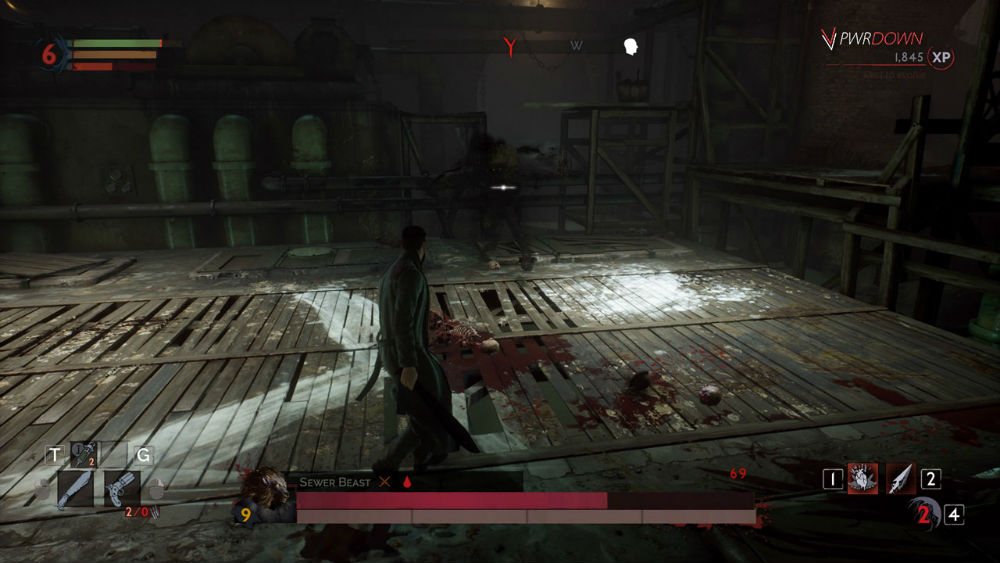This screenshot has height=563, width=1000.
Task: Select the serum syringe item slot
Action: click(85, 455)
